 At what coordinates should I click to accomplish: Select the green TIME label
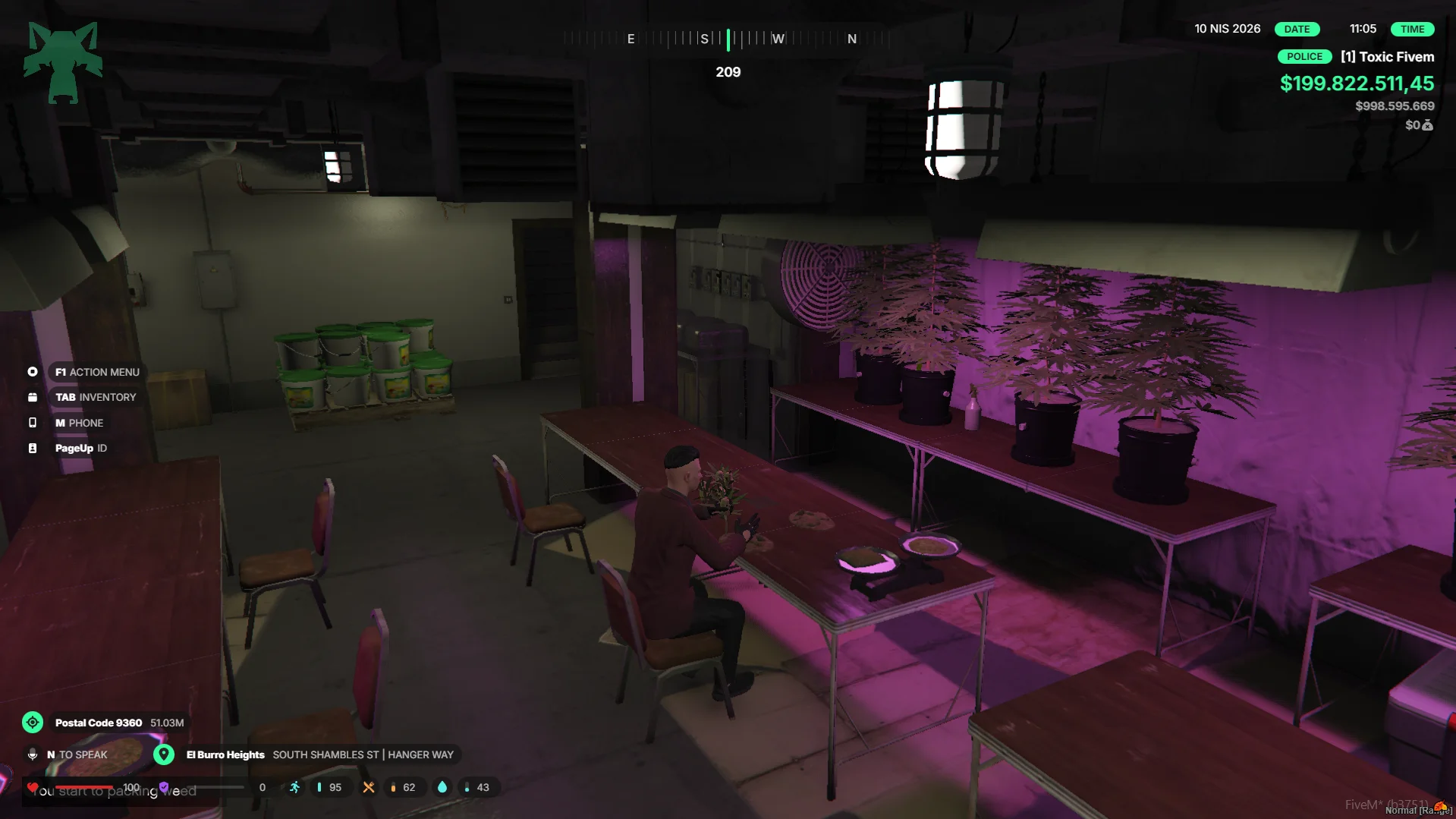point(1412,29)
